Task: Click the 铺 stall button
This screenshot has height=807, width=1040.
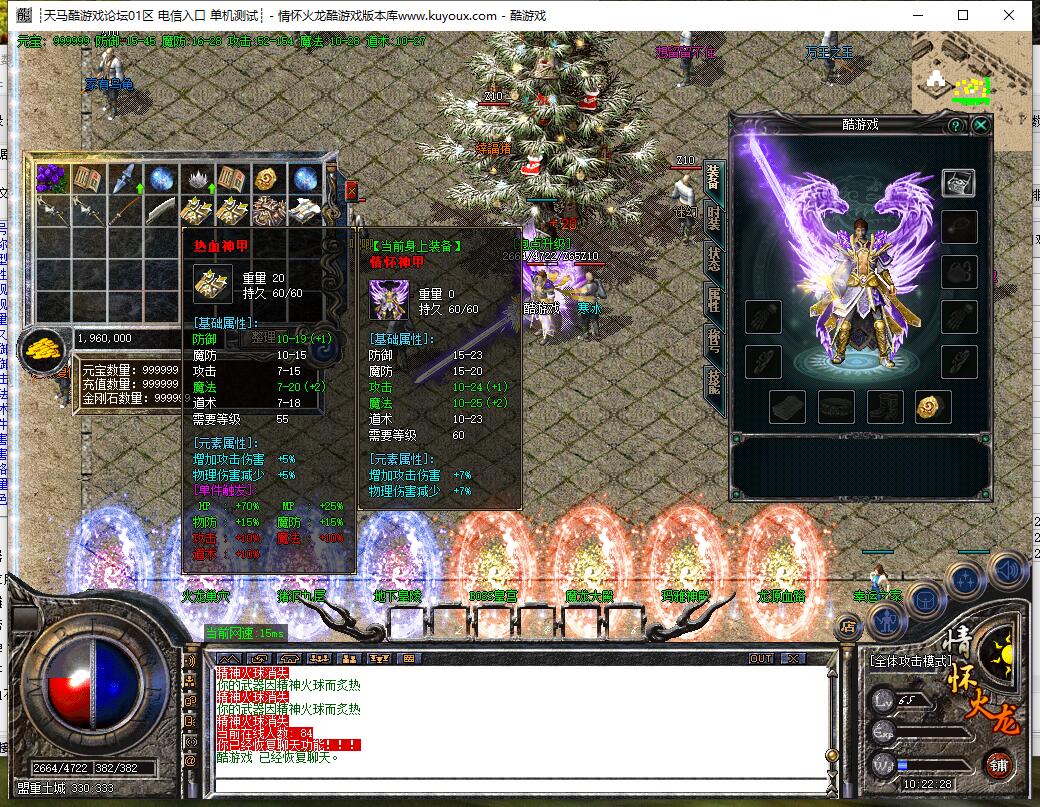Action: click(x=998, y=765)
